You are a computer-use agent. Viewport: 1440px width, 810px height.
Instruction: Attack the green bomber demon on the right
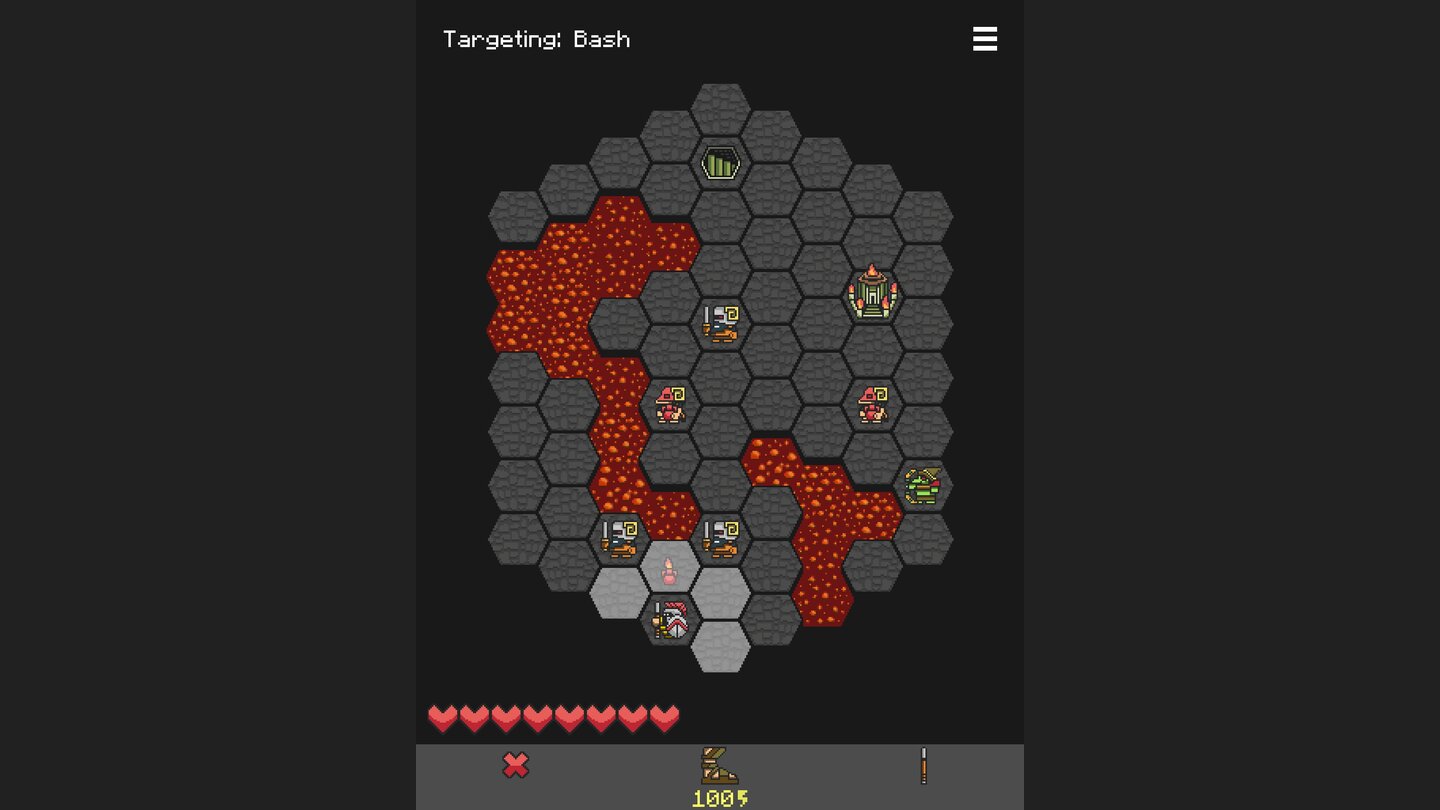pyautogui.click(x=922, y=484)
